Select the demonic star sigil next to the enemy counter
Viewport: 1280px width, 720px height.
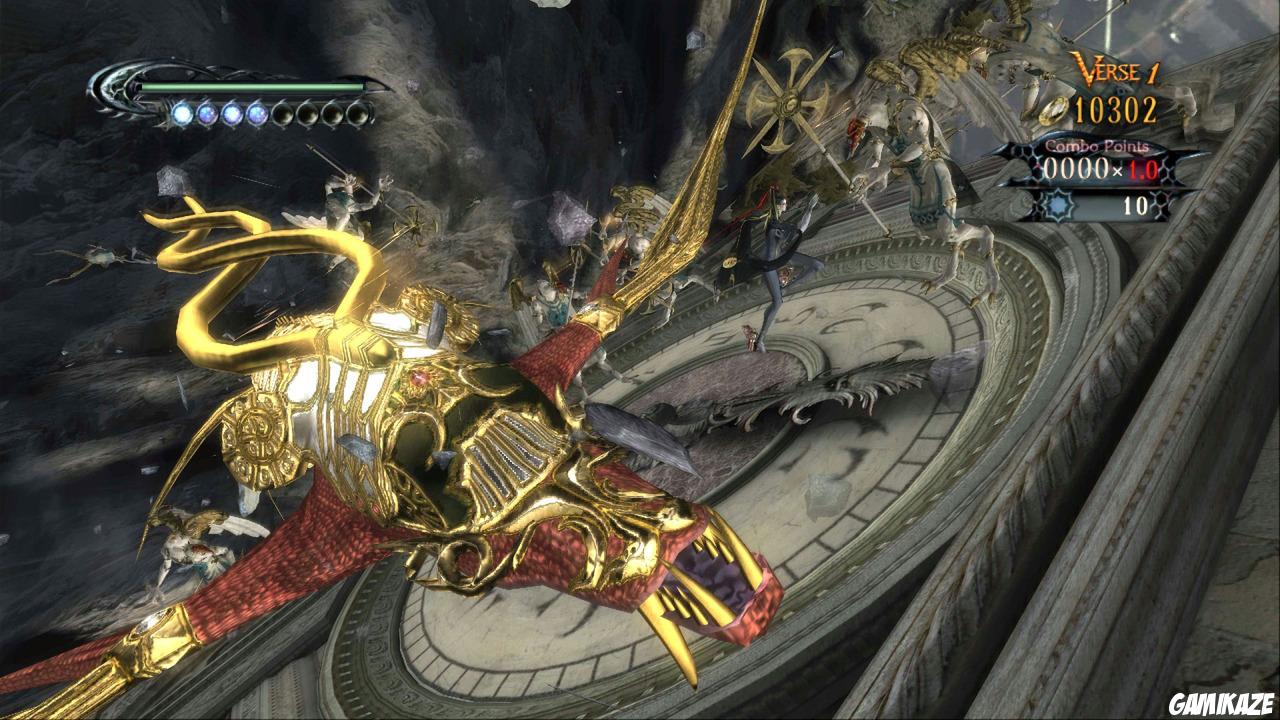[x=1059, y=204]
